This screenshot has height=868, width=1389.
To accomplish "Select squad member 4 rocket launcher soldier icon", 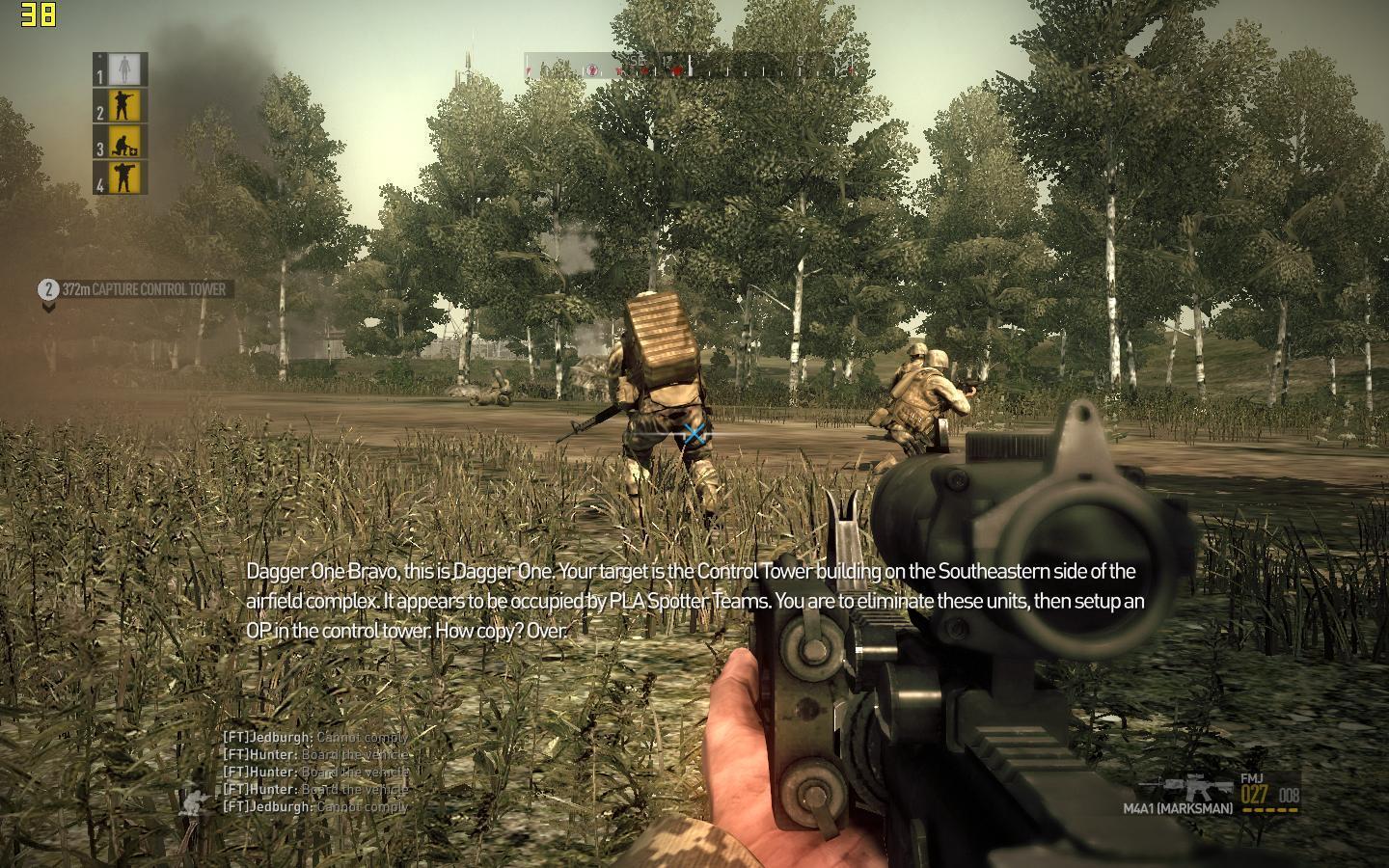I will coord(121,177).
